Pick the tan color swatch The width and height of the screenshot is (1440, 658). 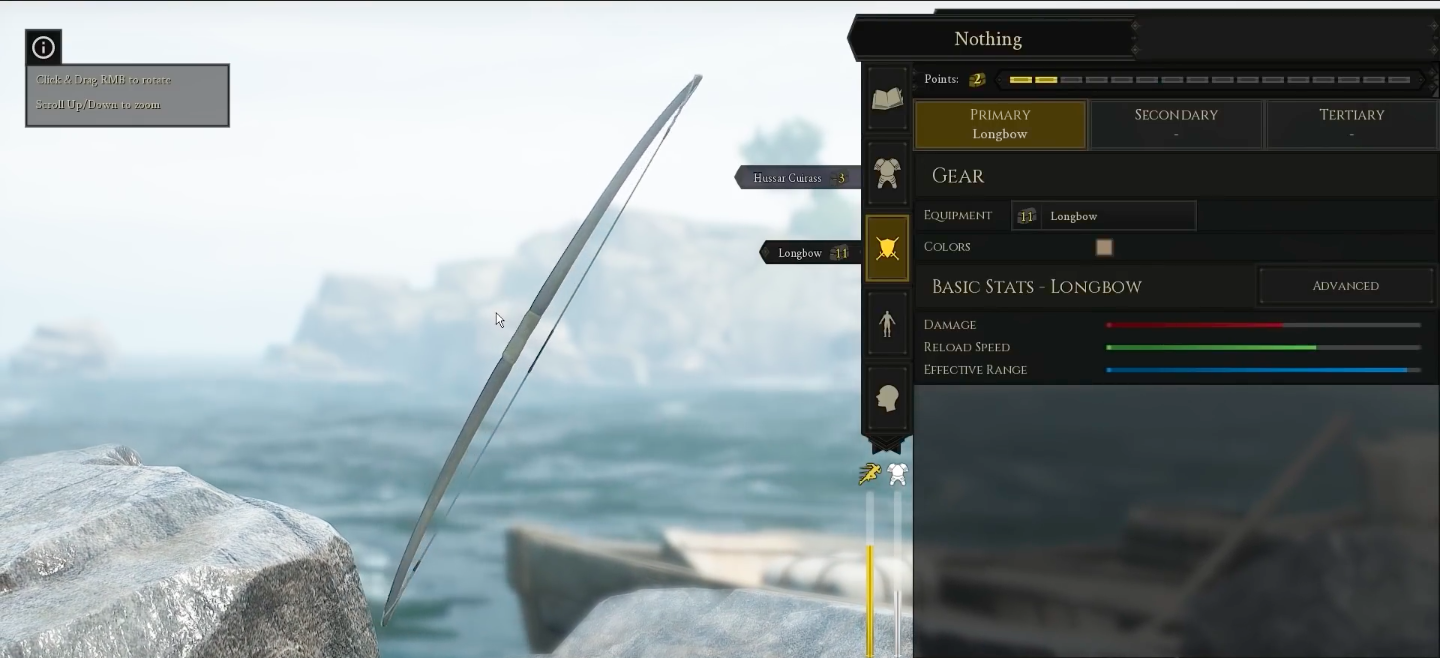coord(1104,247)
